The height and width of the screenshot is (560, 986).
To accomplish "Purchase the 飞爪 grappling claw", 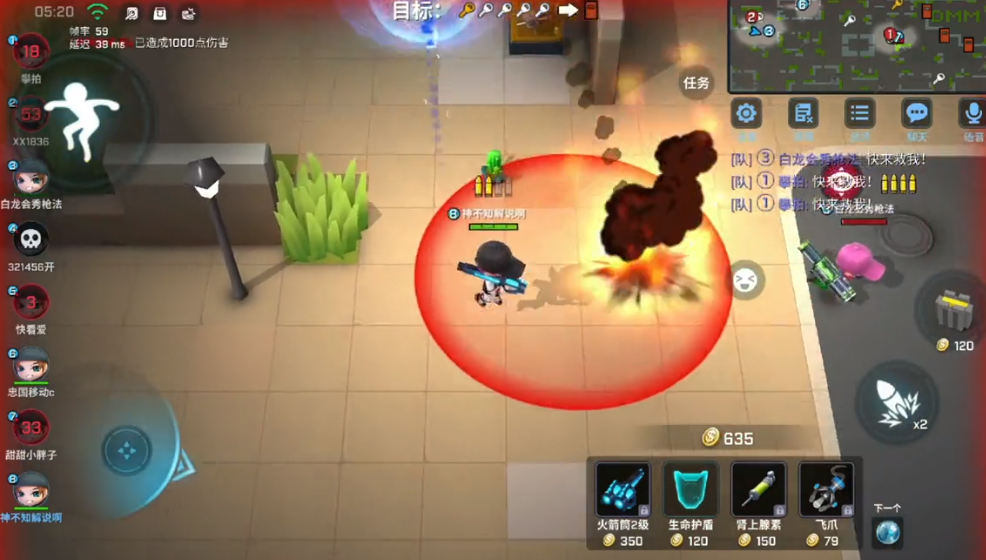I will (825, 490).
